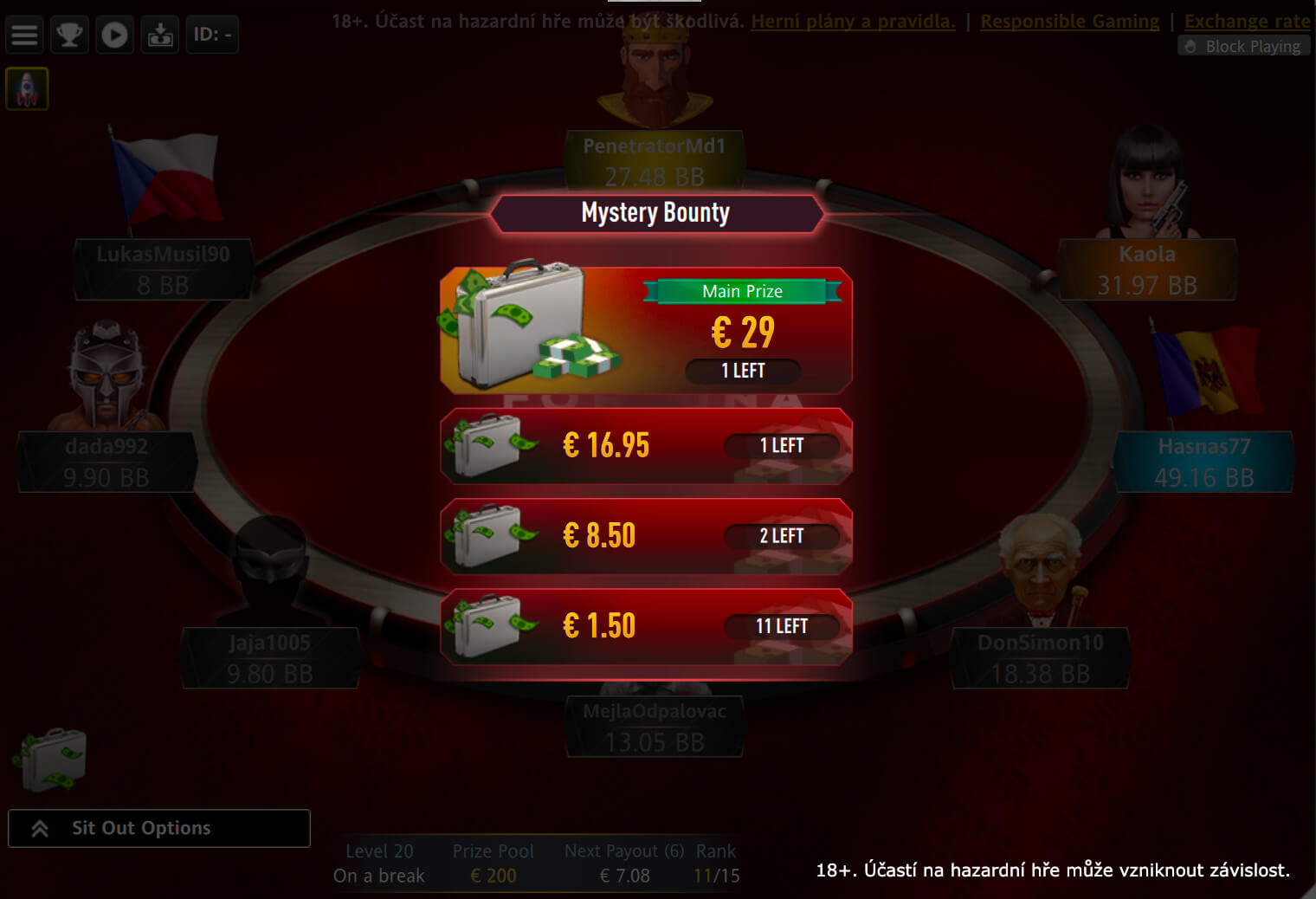Select the € 29 Main Prize row
The image size is (1316, 899).
pos(646,331)
